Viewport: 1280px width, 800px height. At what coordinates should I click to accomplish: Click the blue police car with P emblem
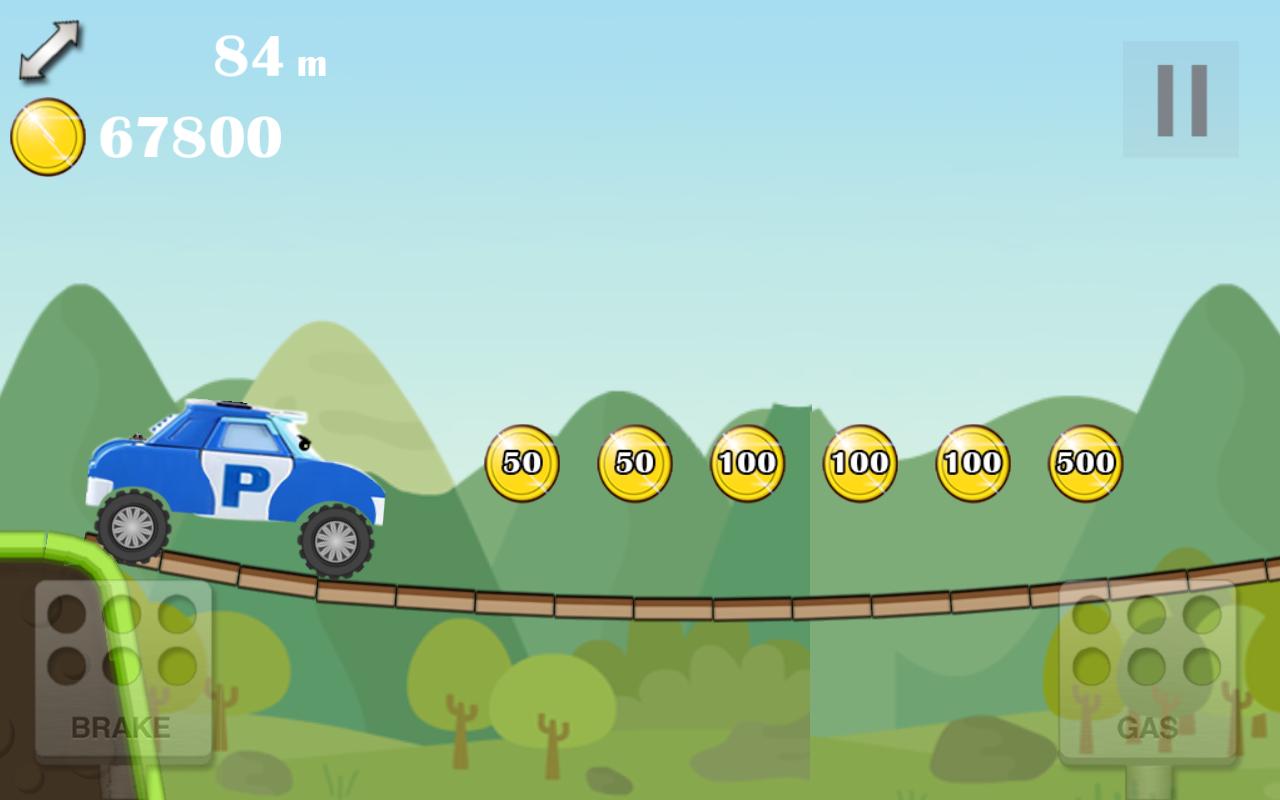click(240, 470)
